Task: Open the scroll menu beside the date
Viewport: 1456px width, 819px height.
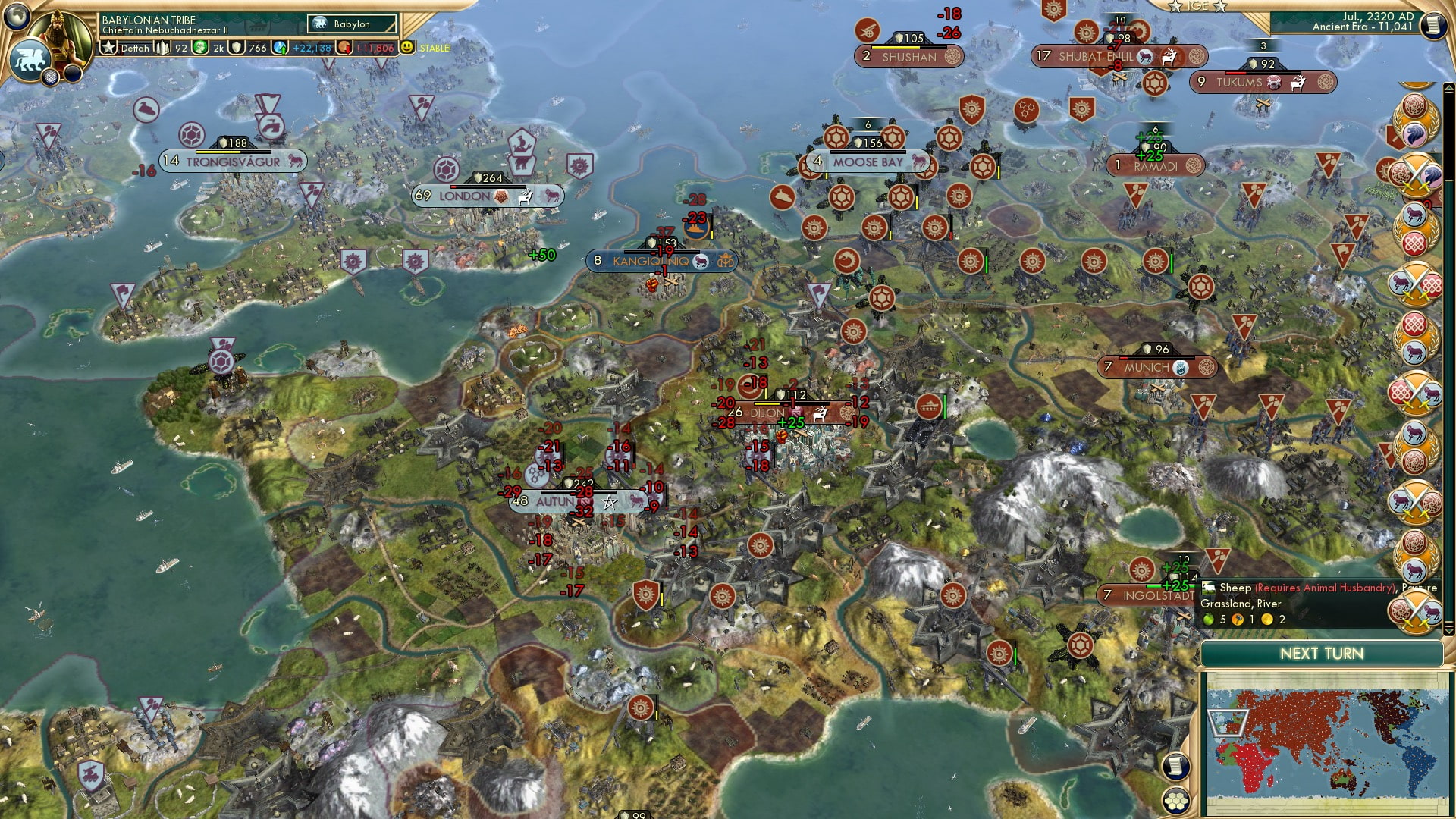Action: 1433,26
